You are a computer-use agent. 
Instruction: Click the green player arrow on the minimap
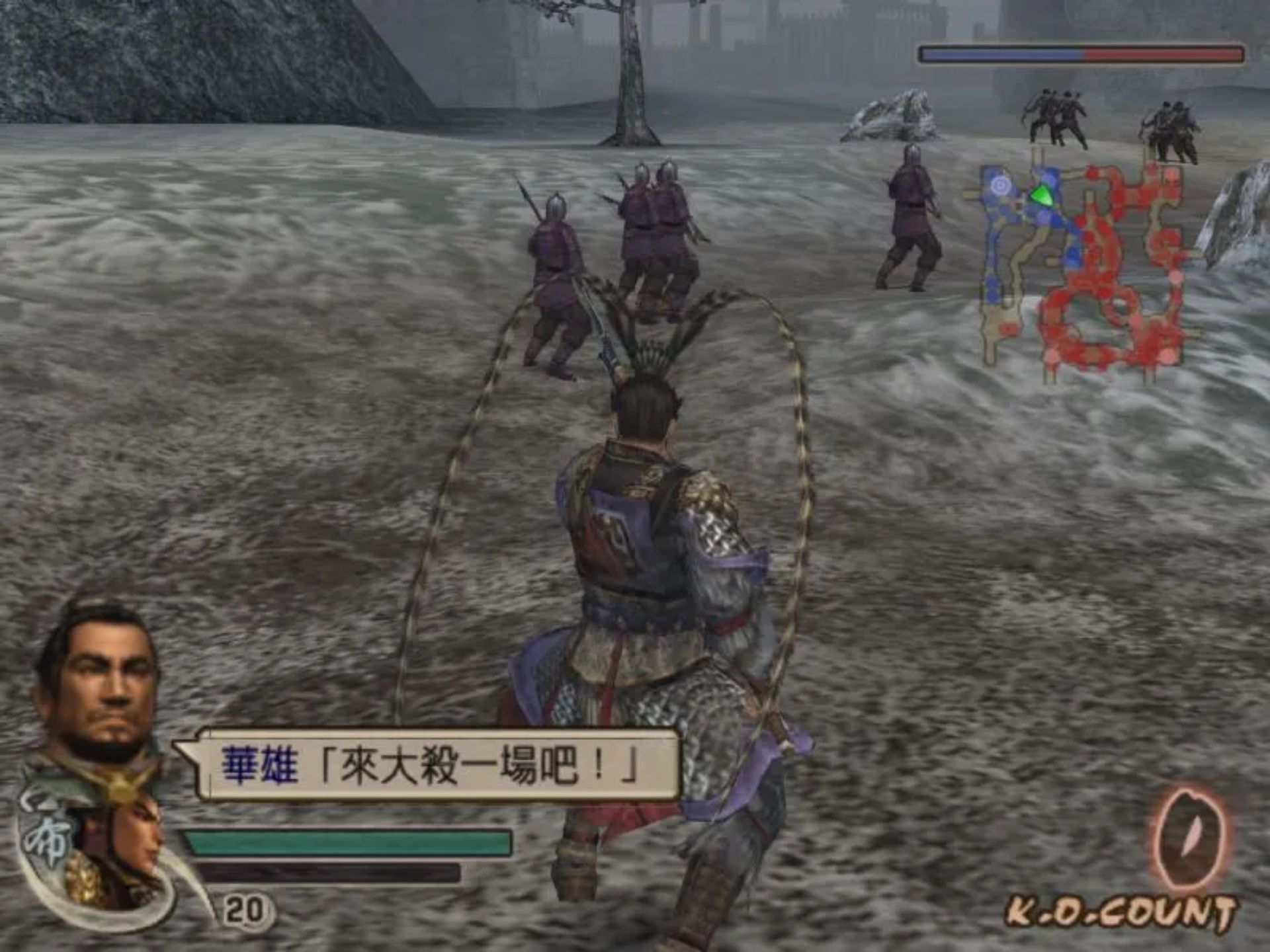[x=1041, y=195]
